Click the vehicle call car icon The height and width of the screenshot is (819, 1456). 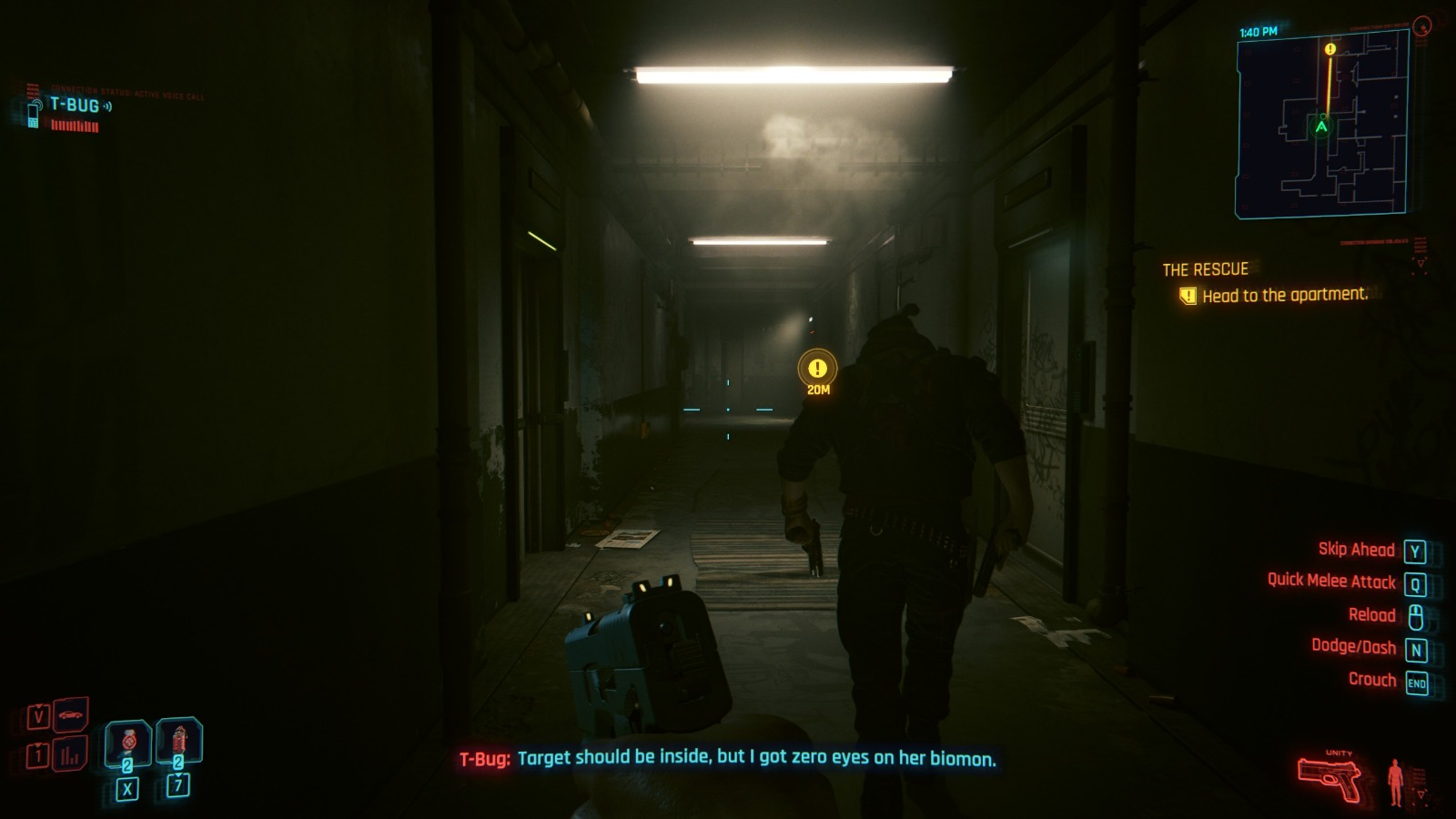[71, 715]
